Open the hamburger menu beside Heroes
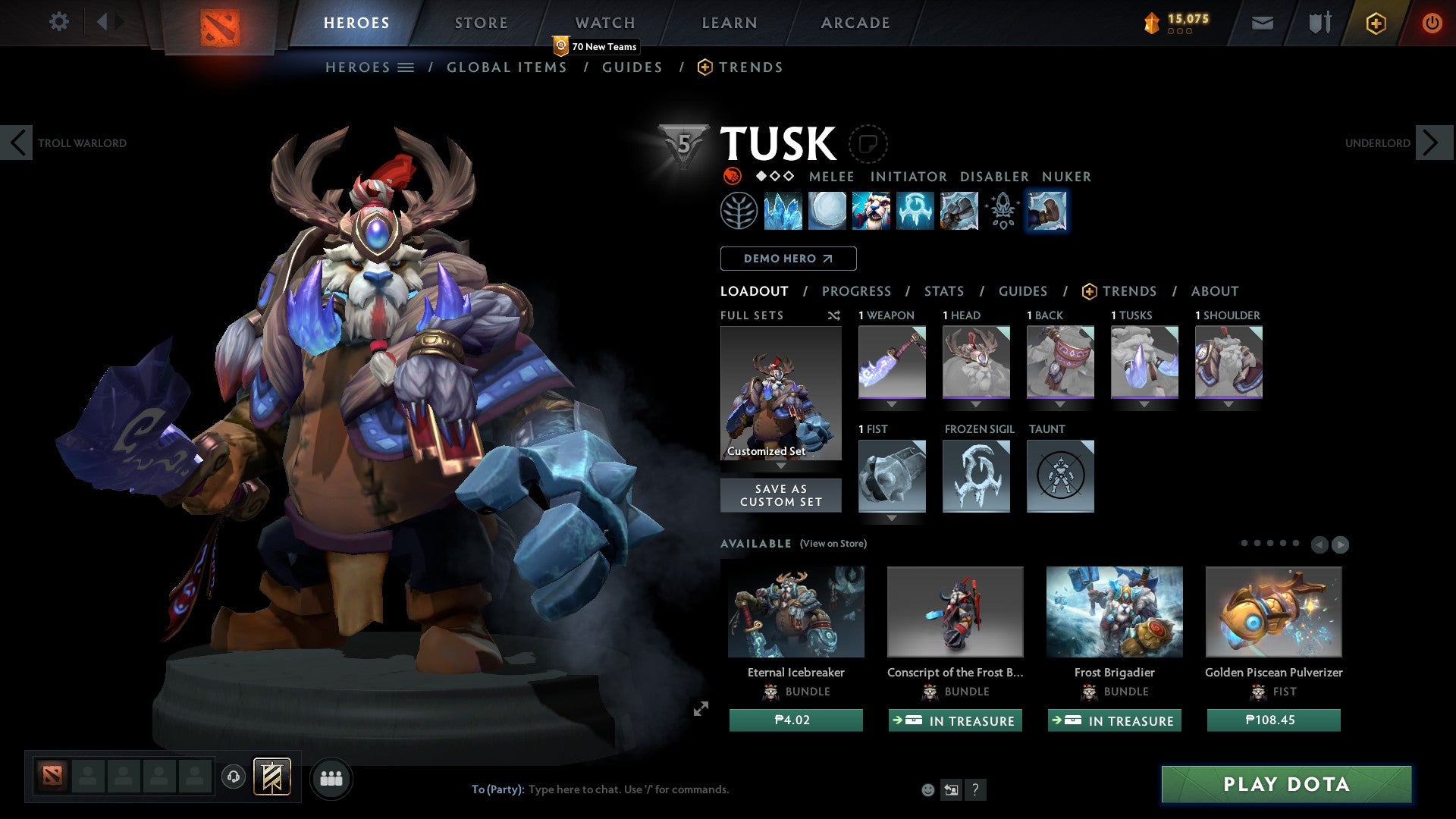1456x819 pixels. [x=407, y=67]
